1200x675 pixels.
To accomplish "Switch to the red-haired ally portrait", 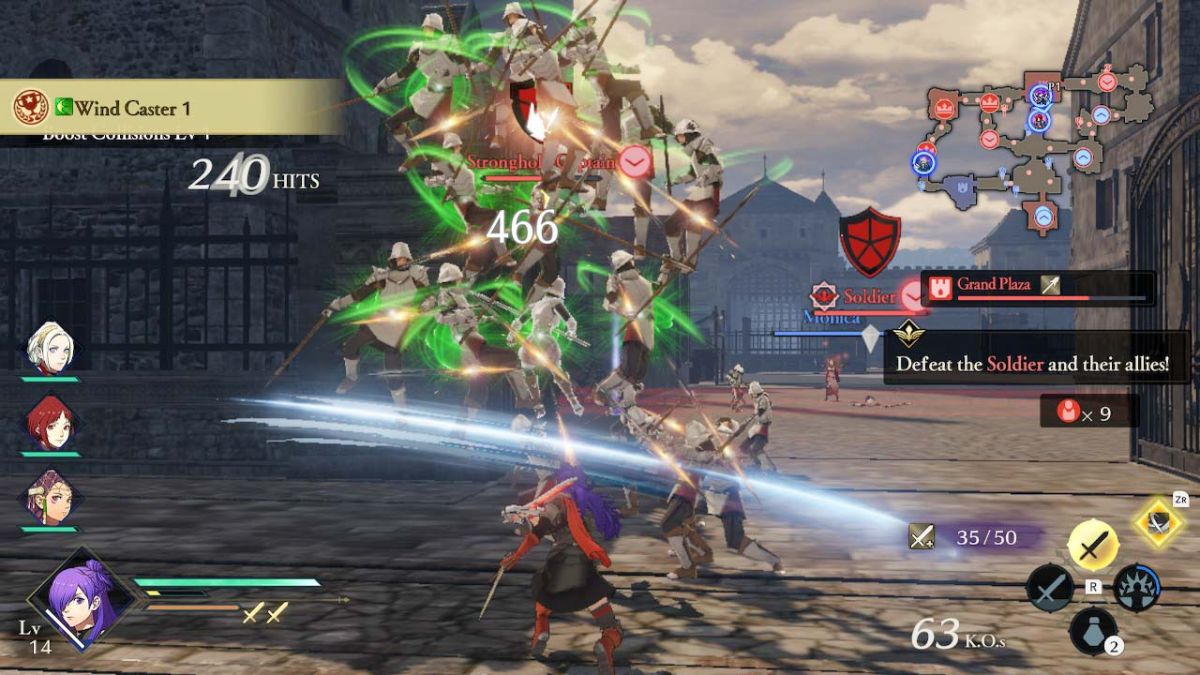I will (50, 421).
